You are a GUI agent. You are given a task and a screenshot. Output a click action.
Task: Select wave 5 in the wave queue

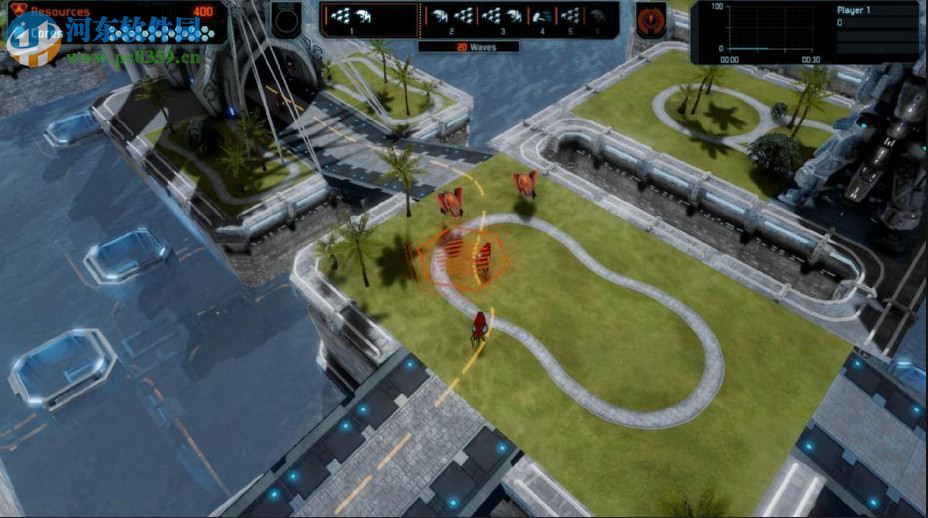571,17
